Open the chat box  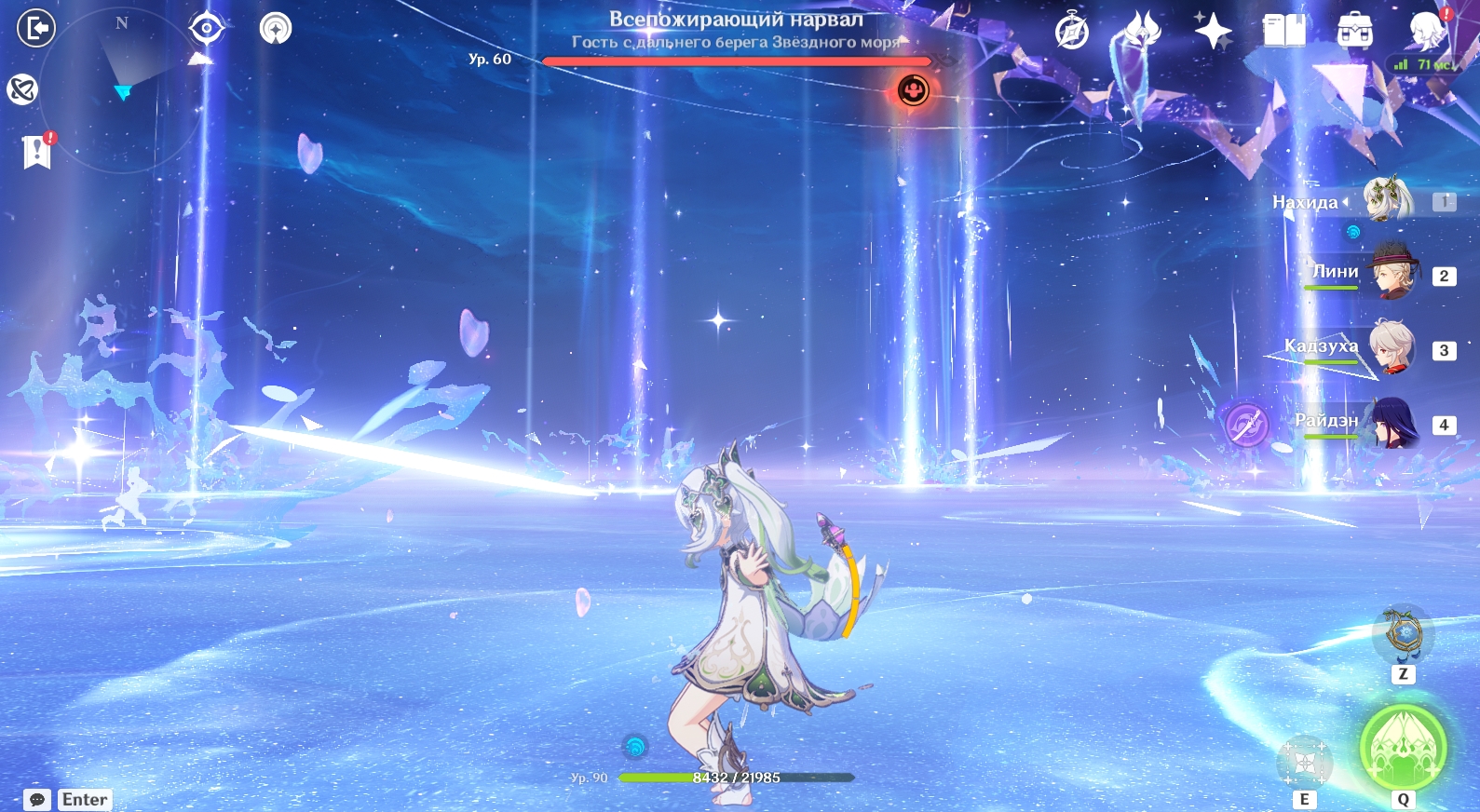[37, 799]
